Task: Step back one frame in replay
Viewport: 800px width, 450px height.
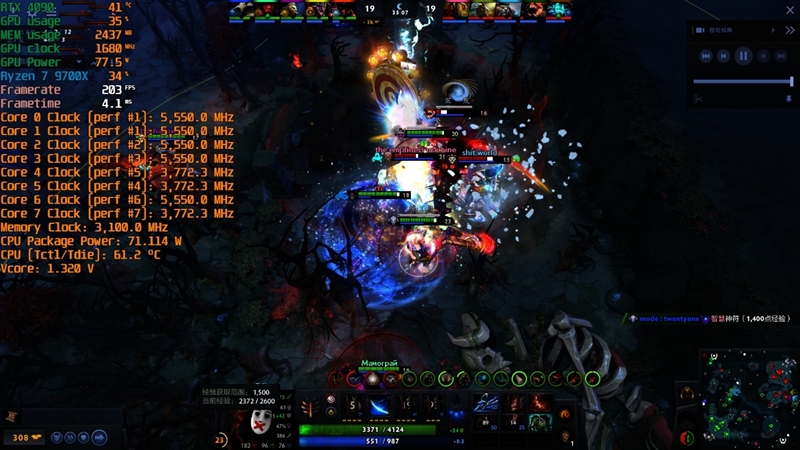Action: (724, 56)
